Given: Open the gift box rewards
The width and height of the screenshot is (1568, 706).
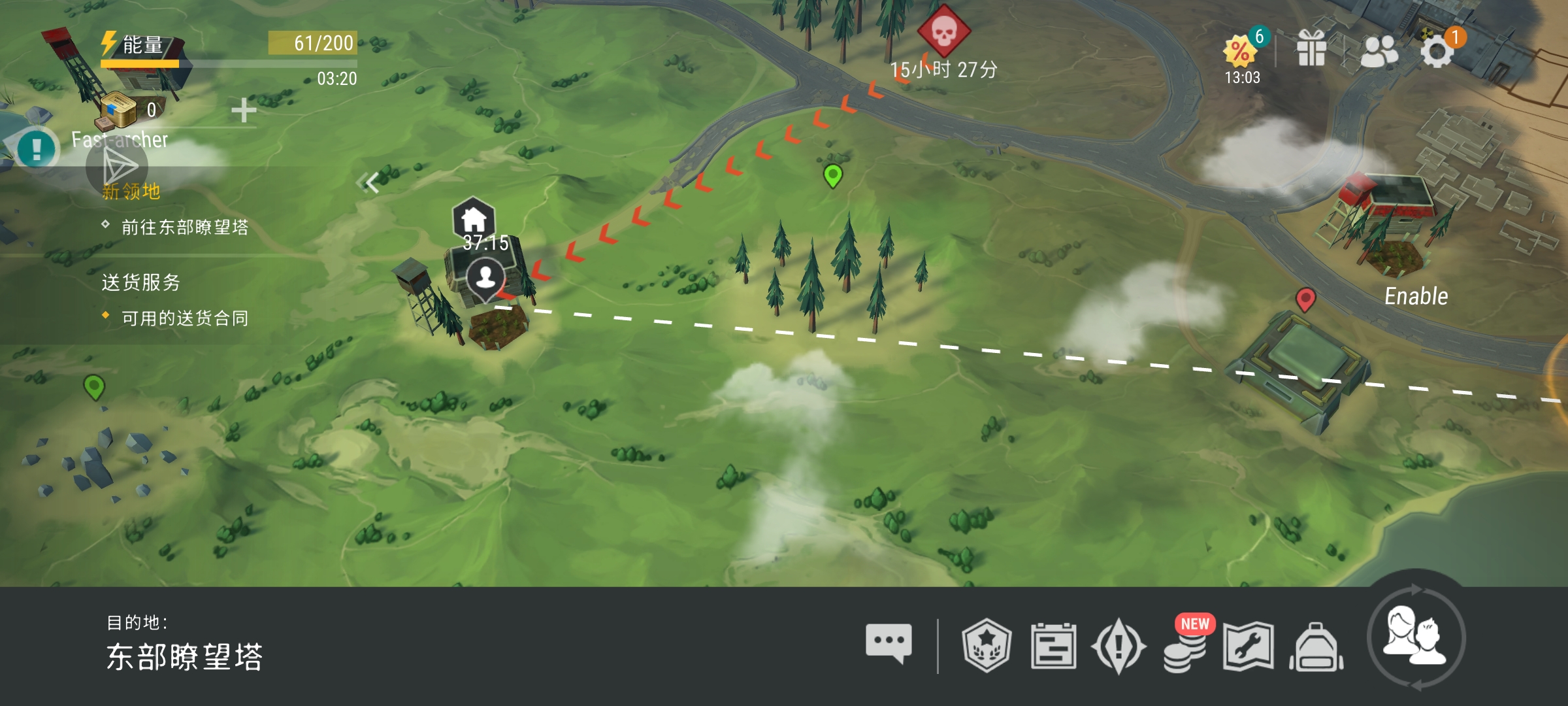Looking at the screenshot, I should 1311,50.
